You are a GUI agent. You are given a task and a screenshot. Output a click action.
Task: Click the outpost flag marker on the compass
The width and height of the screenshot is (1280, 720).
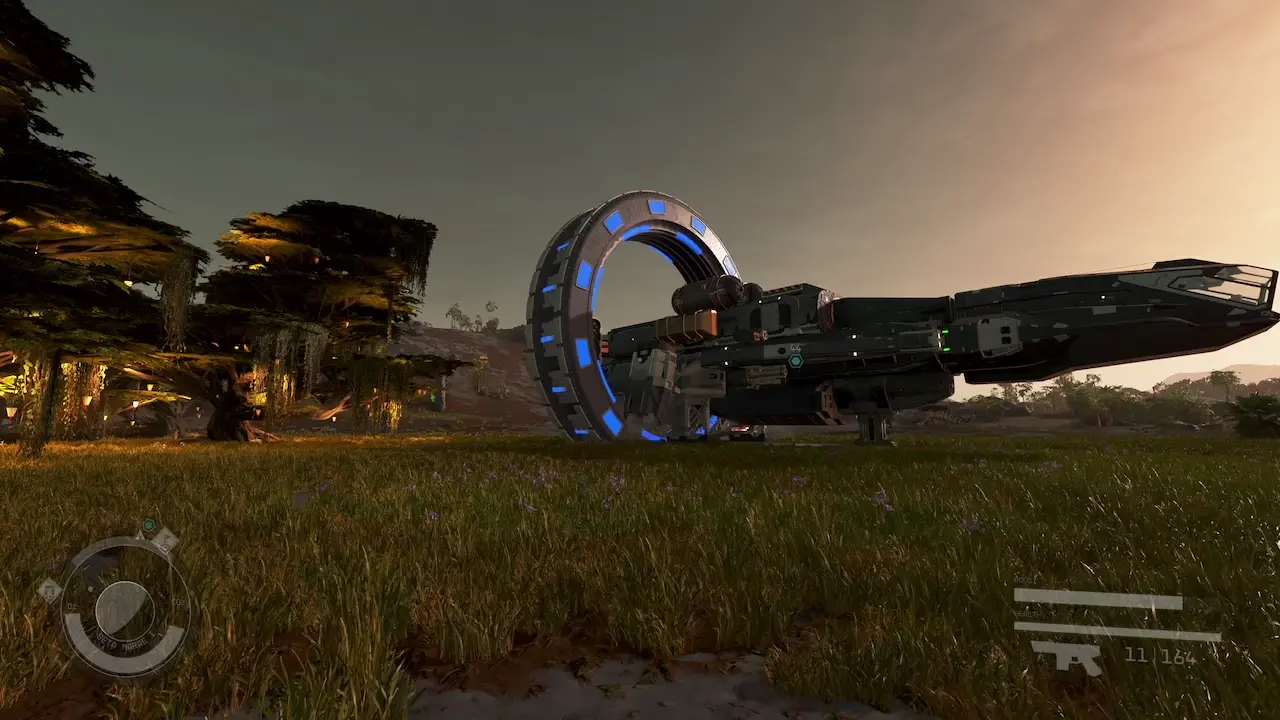click(164, 542)
